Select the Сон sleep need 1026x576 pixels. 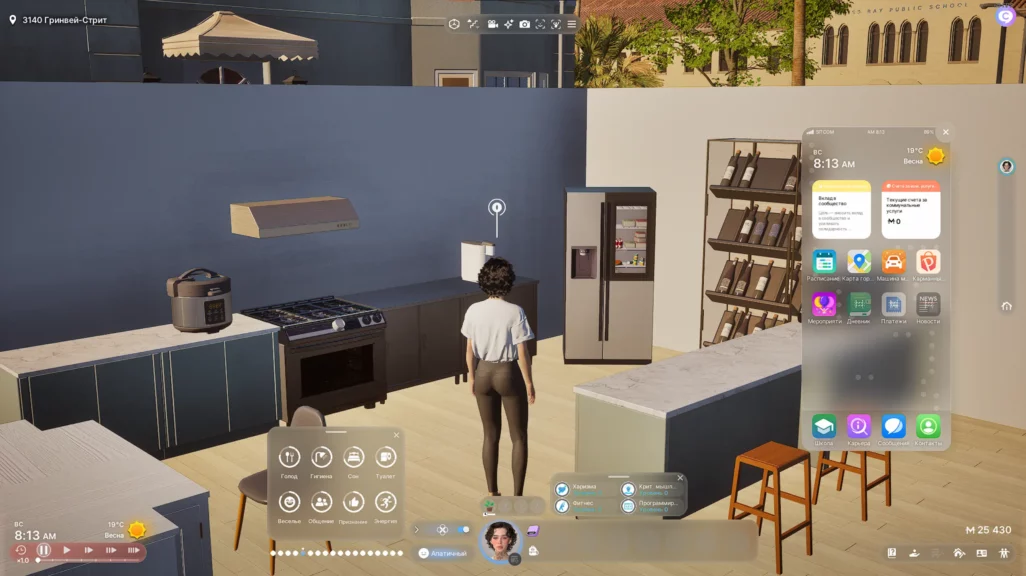(x=353, y=458)
